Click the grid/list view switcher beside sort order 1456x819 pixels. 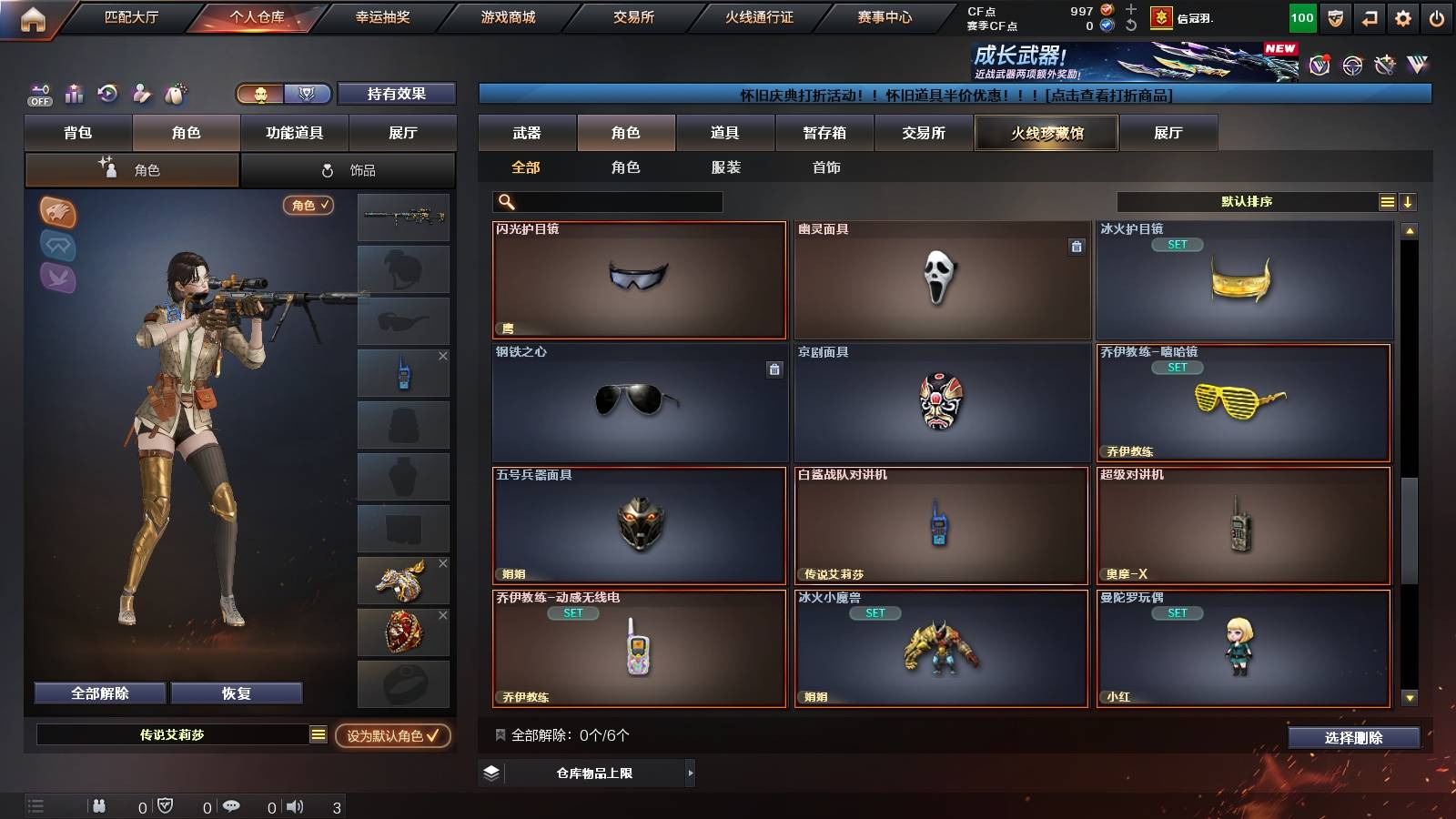pos(1387,201)
